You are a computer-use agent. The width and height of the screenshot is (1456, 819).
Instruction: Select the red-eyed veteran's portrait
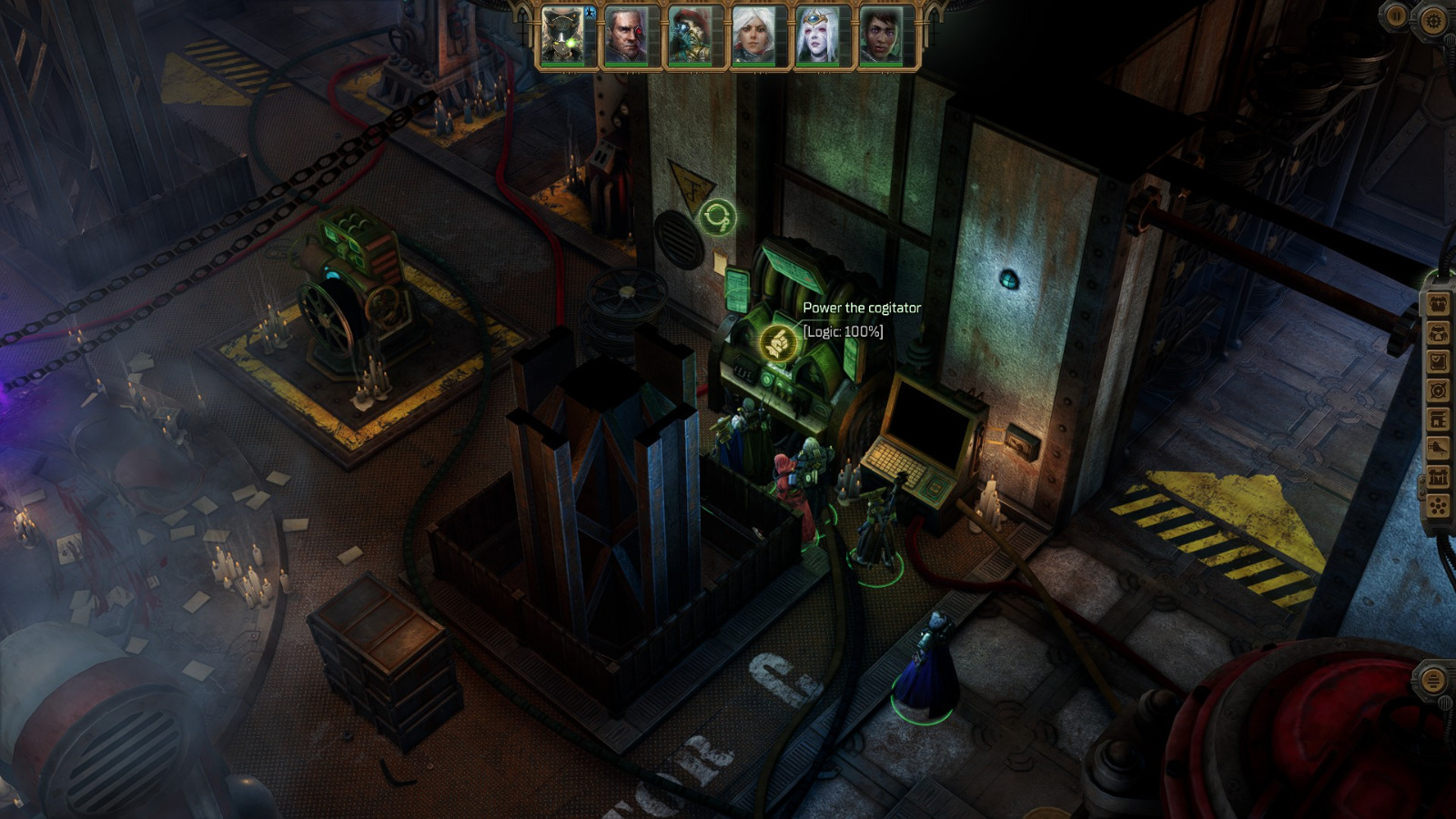tap(628, 35)
